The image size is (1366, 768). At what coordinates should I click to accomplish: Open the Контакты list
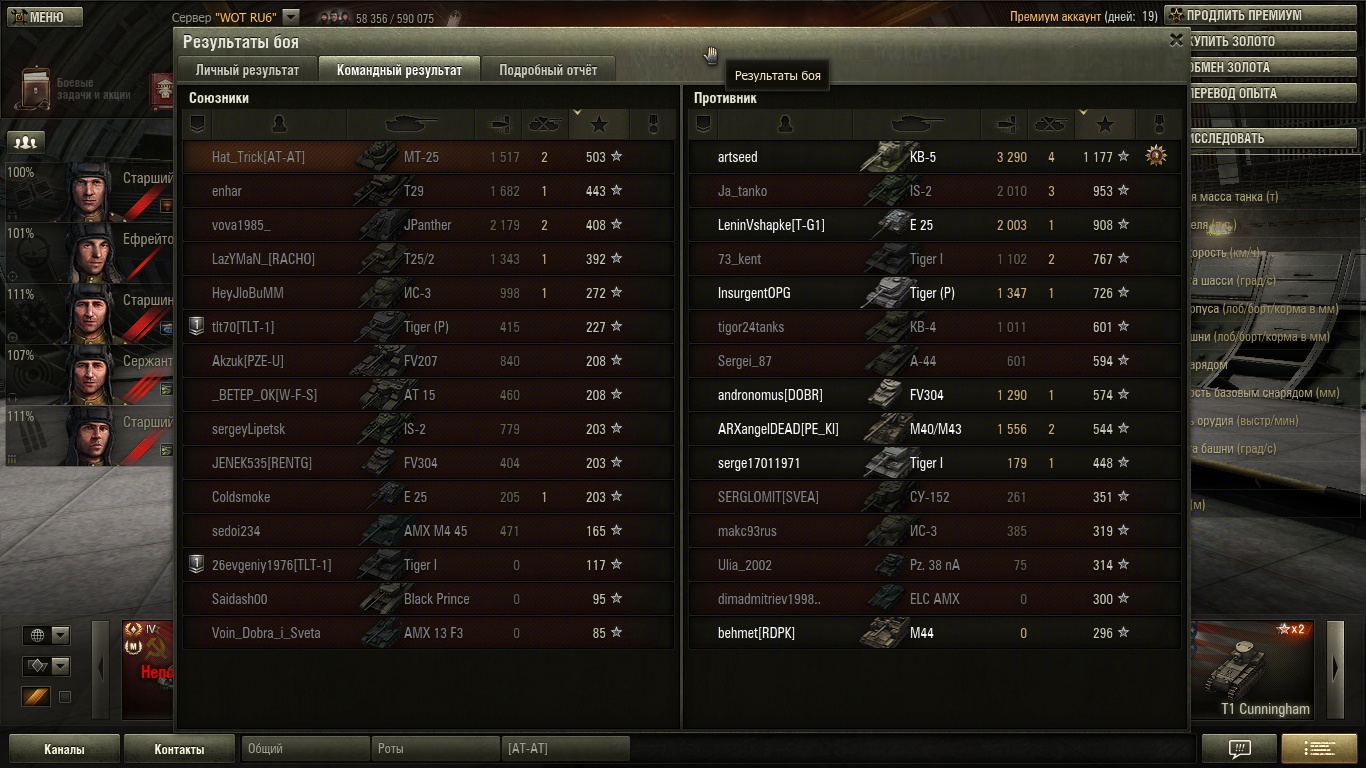click(x=179, y=749)
